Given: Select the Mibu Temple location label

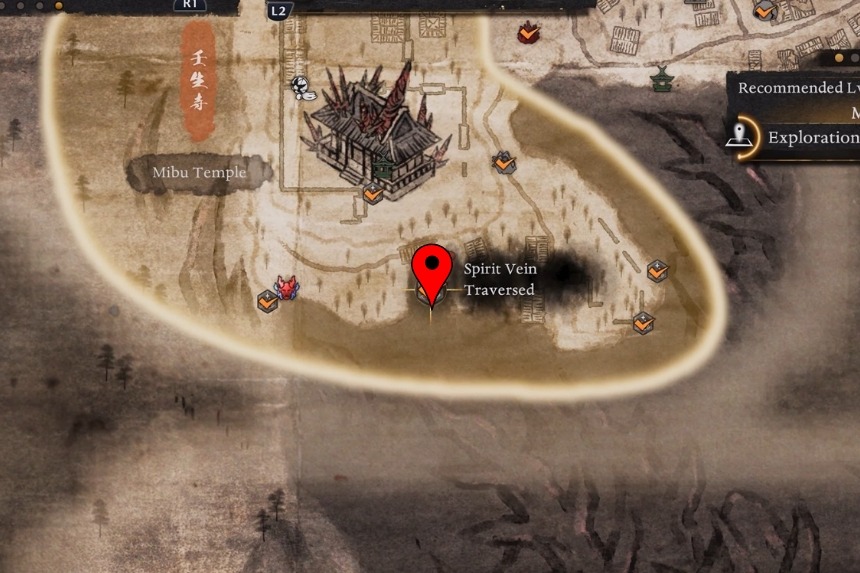Looking at the screenshot, I should click(199, 173).
